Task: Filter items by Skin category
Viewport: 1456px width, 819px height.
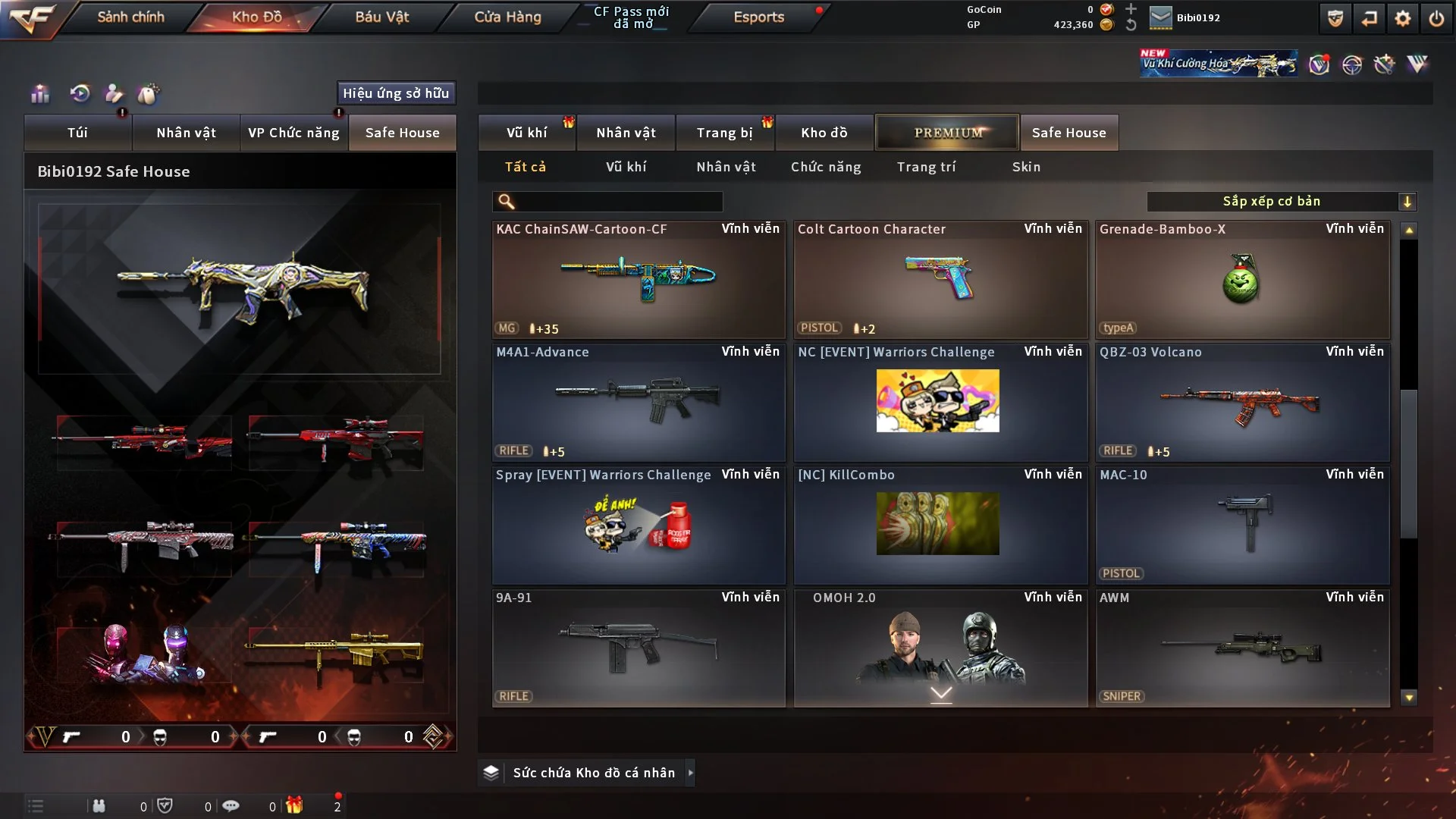Action: tap(1026, 167)
